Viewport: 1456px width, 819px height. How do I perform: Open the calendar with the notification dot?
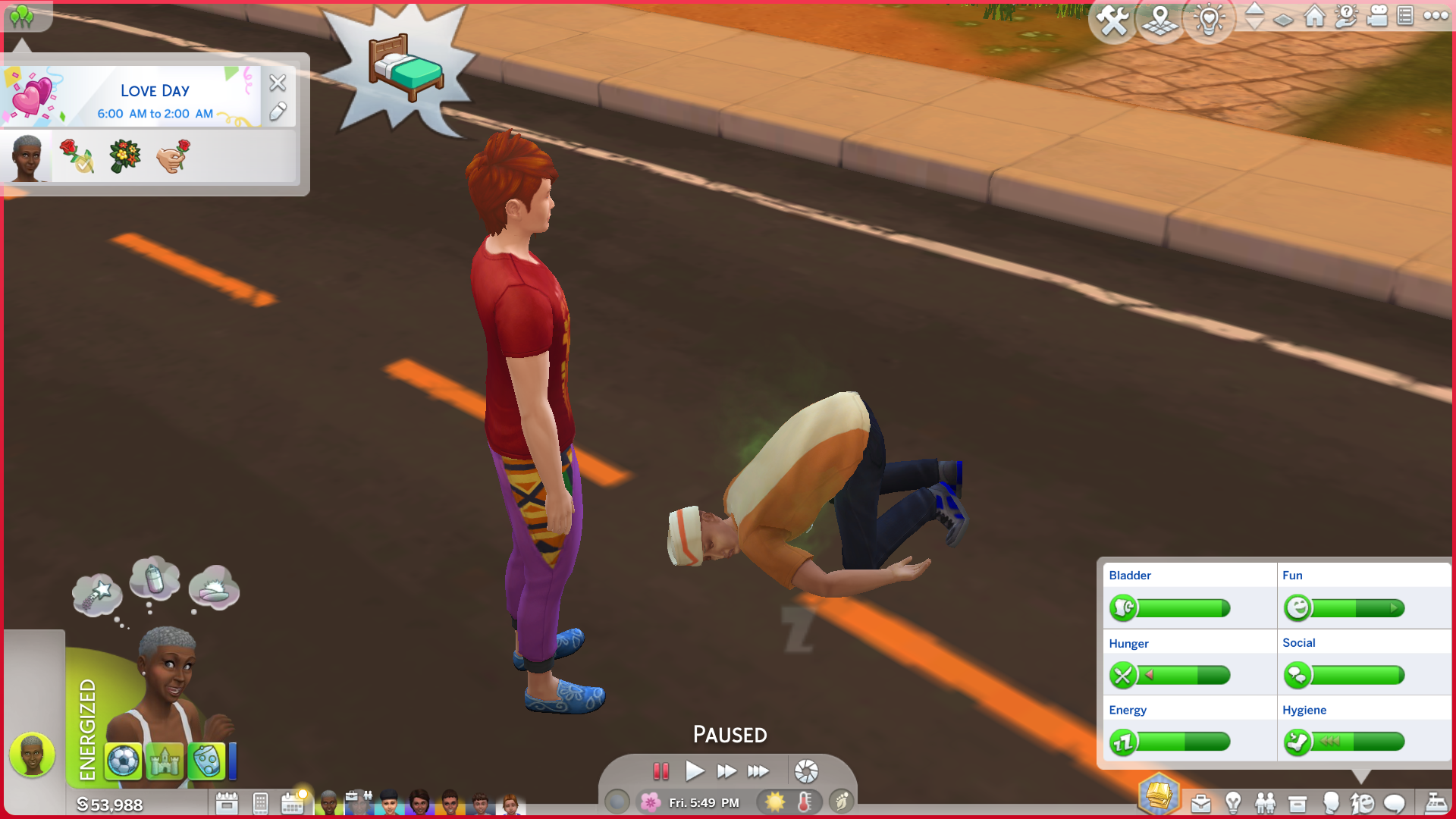pyautogui.click(x=293, y=803)
